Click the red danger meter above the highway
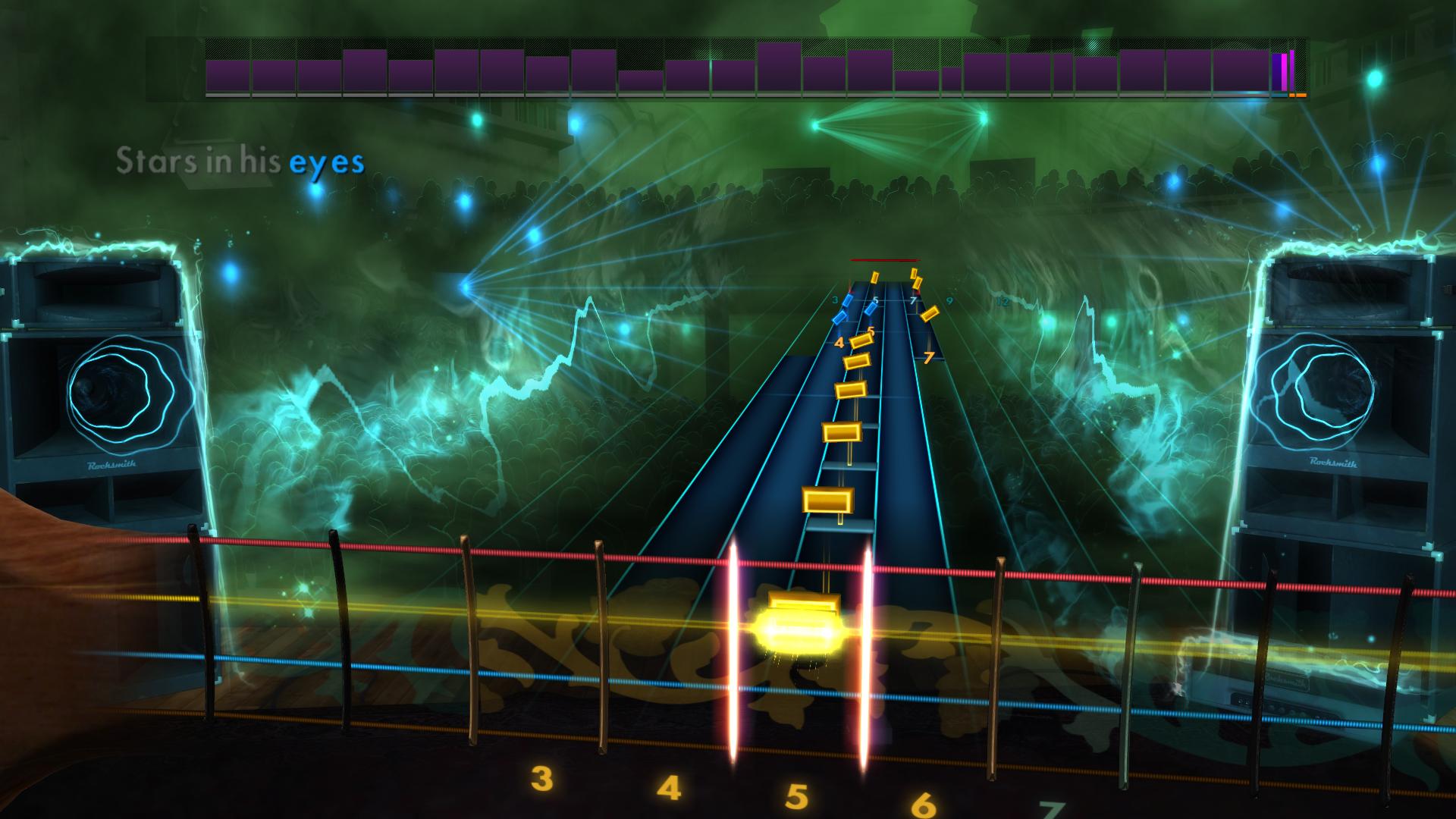This screenshot has width=1456, height=819. [884, 259]
